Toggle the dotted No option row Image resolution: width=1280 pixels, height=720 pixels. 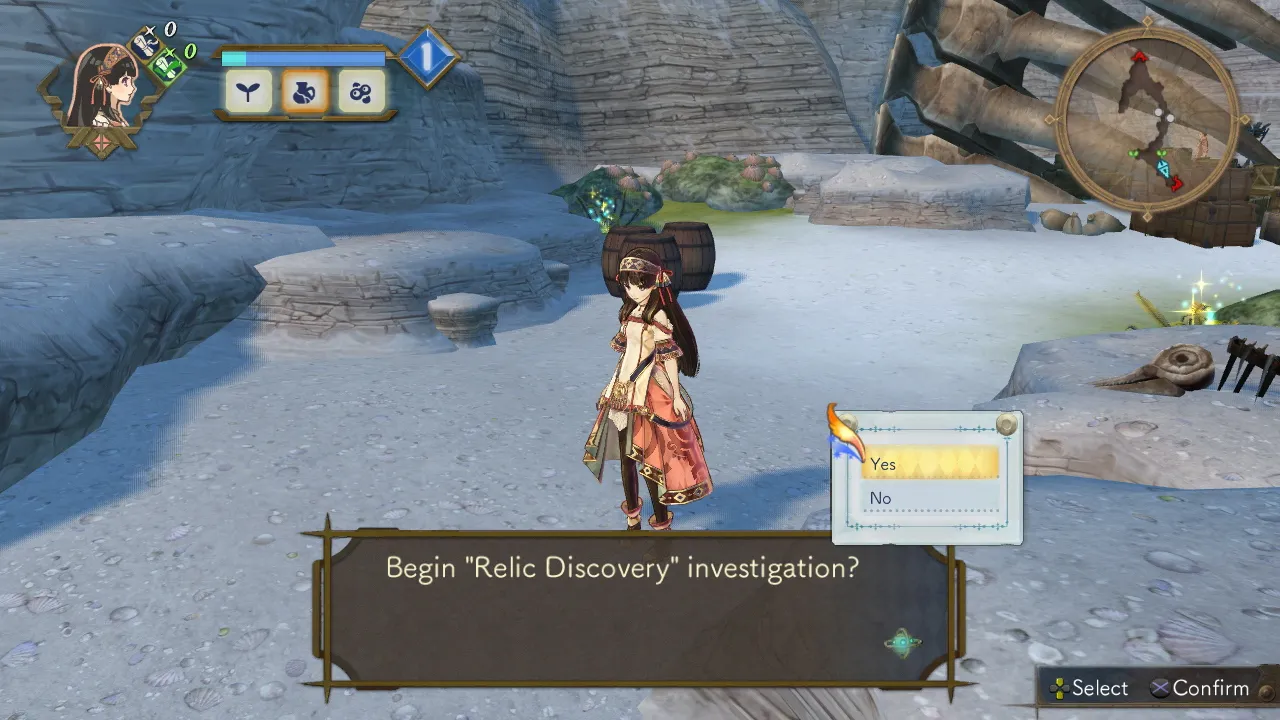(x=930, y=498)
